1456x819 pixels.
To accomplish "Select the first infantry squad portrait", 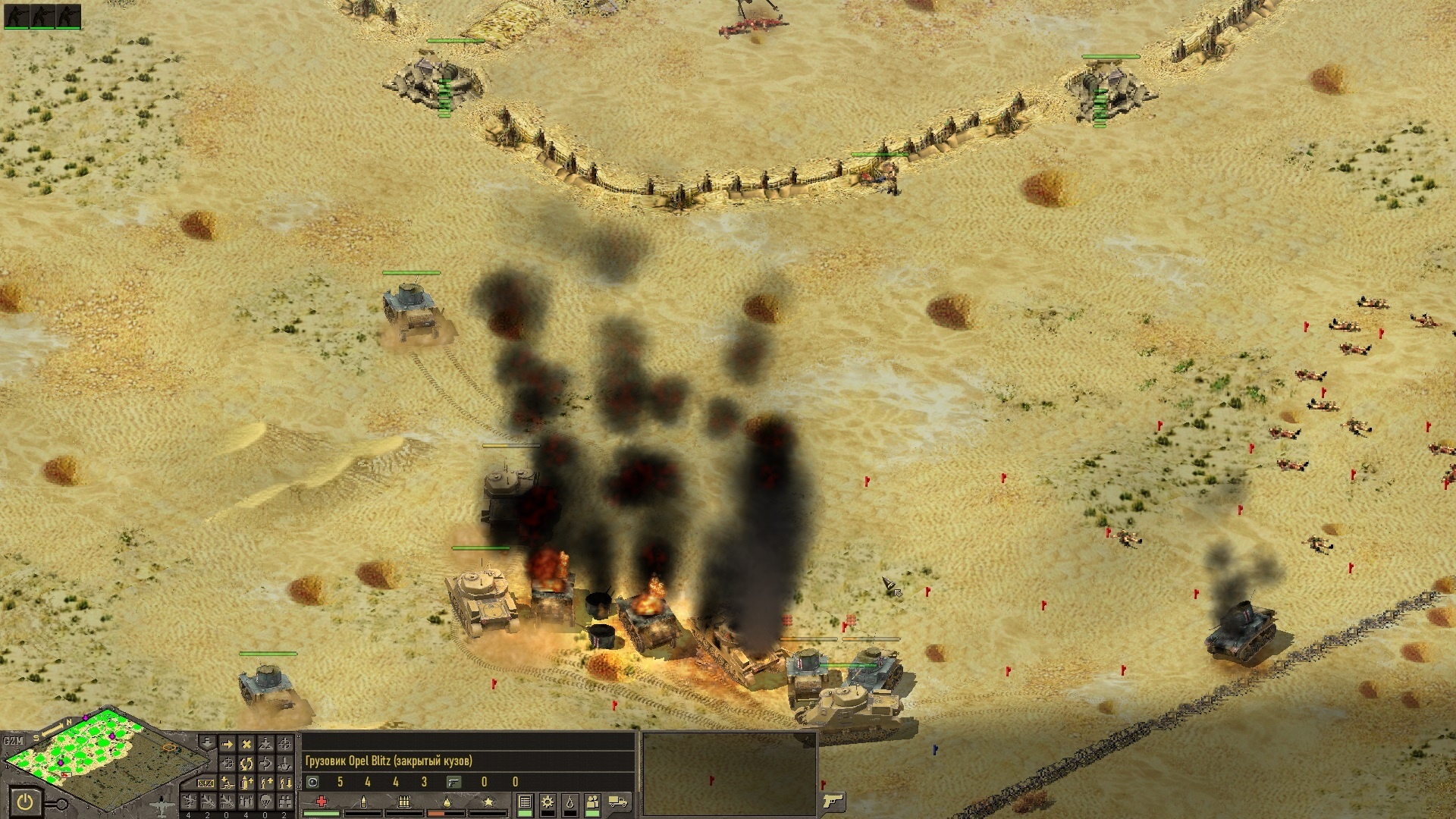I will click(17, 16).
